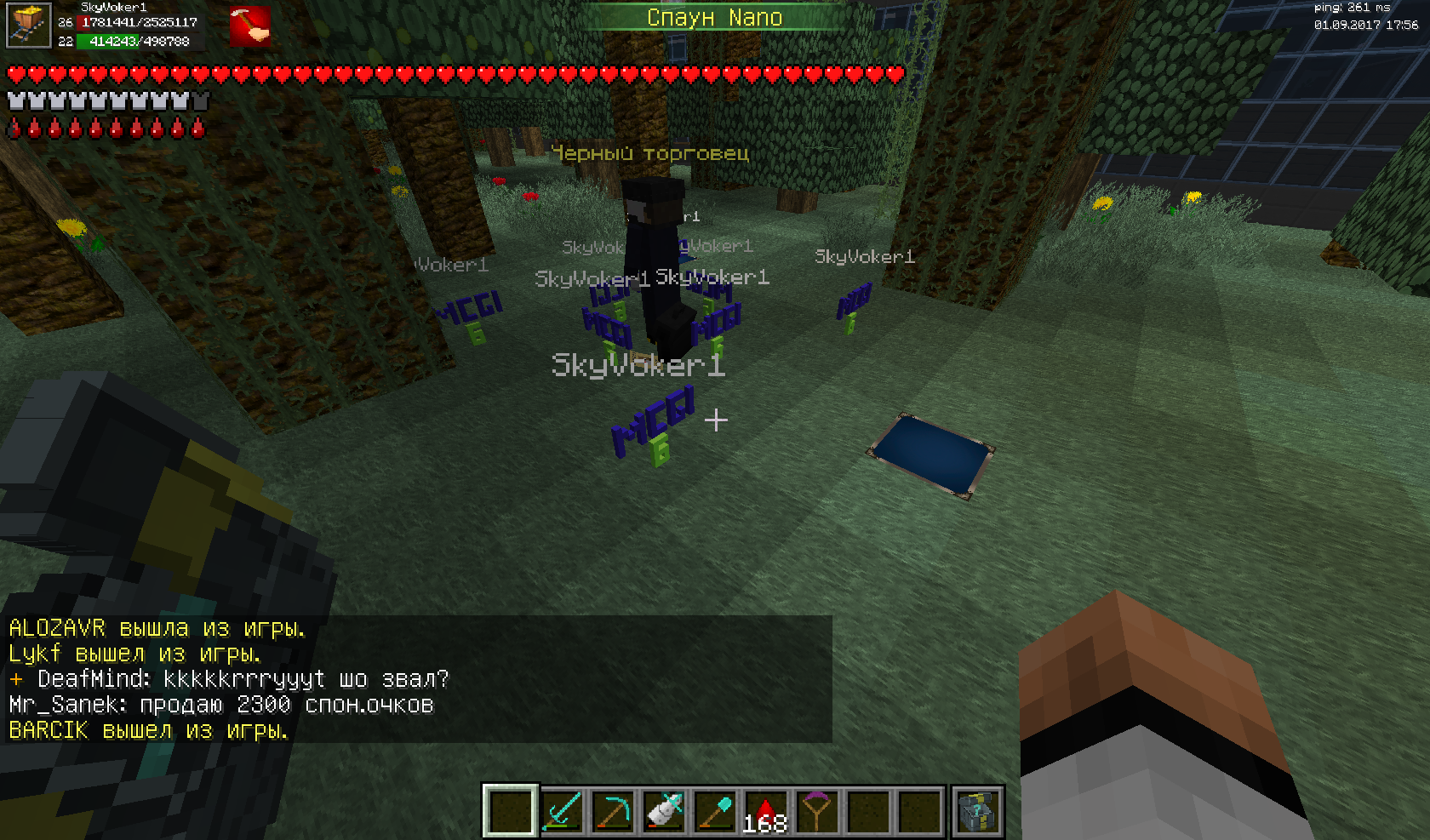Viewport: 1430px width, 840px height.
Task: Open the mystery chest slot beside hotbar
Action: (976, 811)
